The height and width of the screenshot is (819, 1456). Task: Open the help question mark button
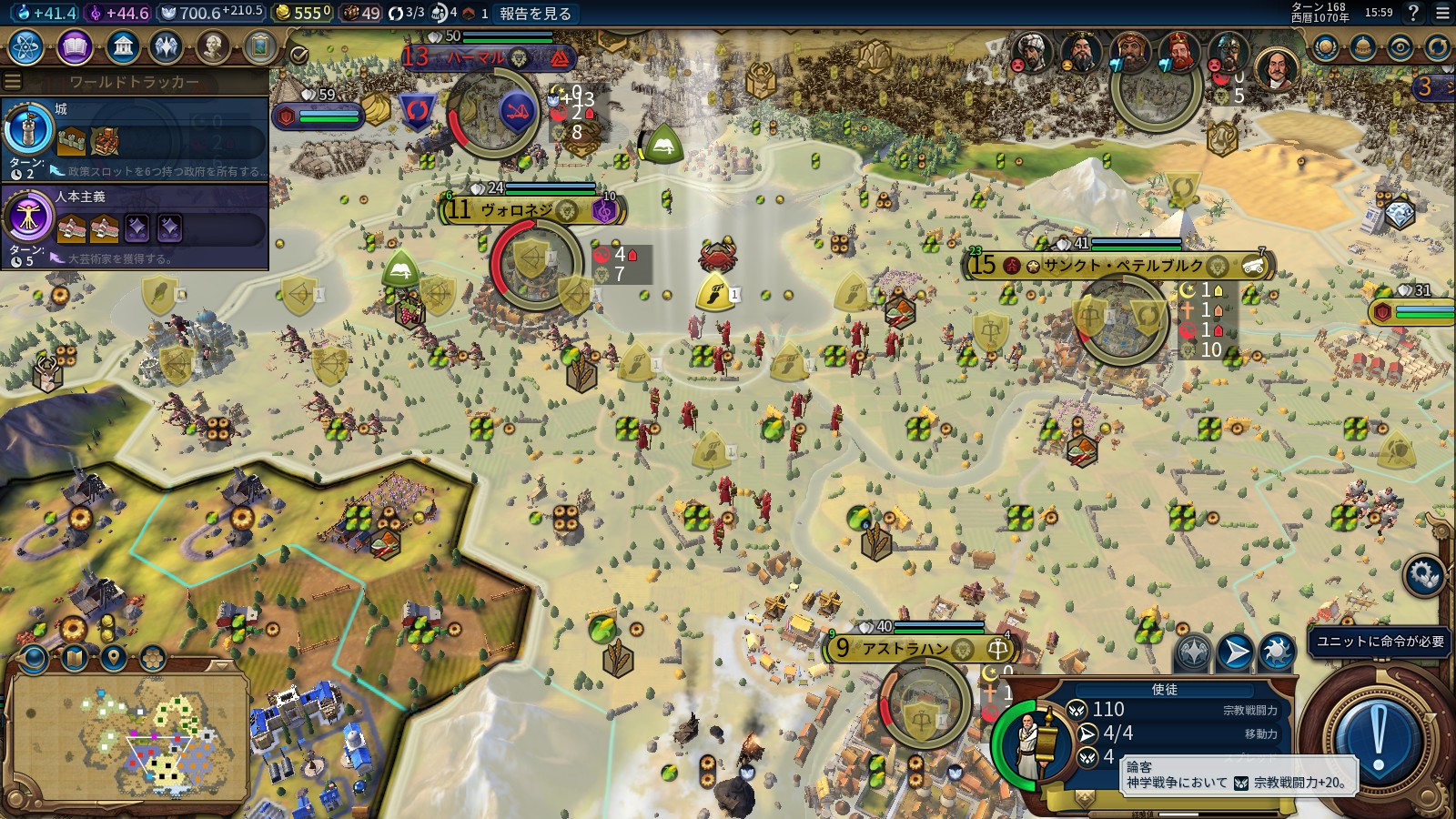point(1413,13)
